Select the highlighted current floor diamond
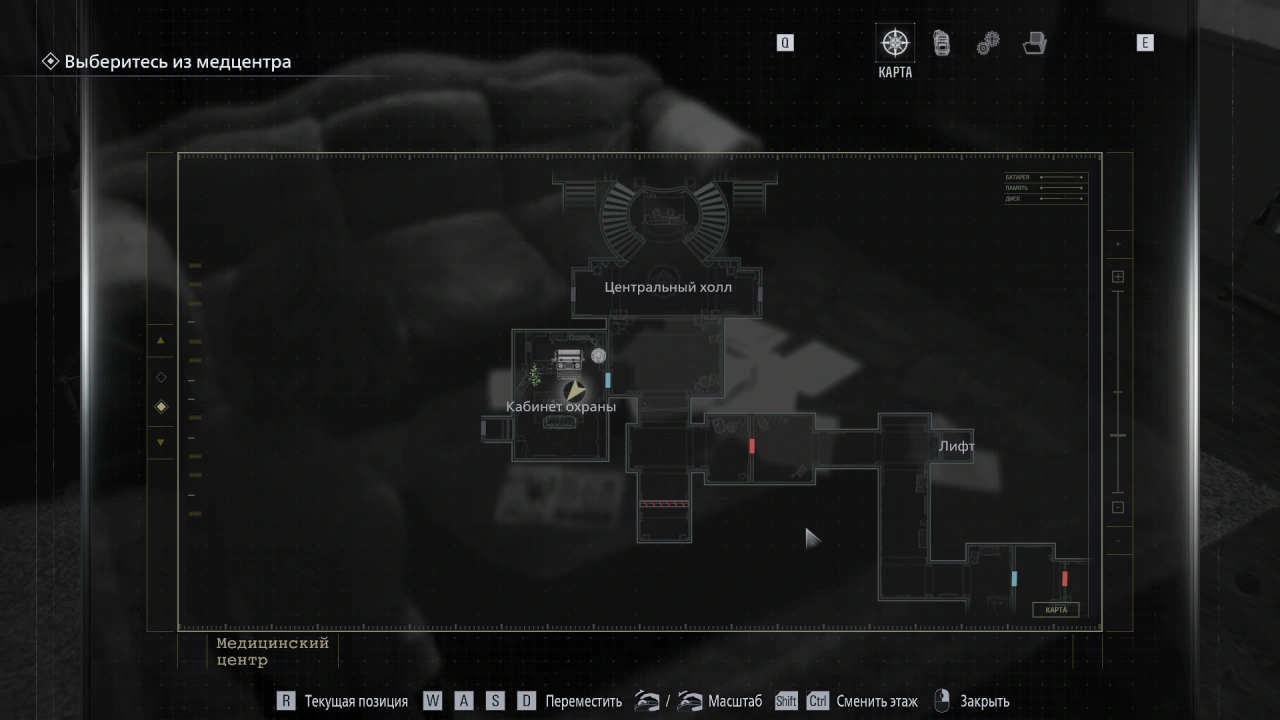The height and width of the screenshot is (720, 1280). click(x=161, y=407)
